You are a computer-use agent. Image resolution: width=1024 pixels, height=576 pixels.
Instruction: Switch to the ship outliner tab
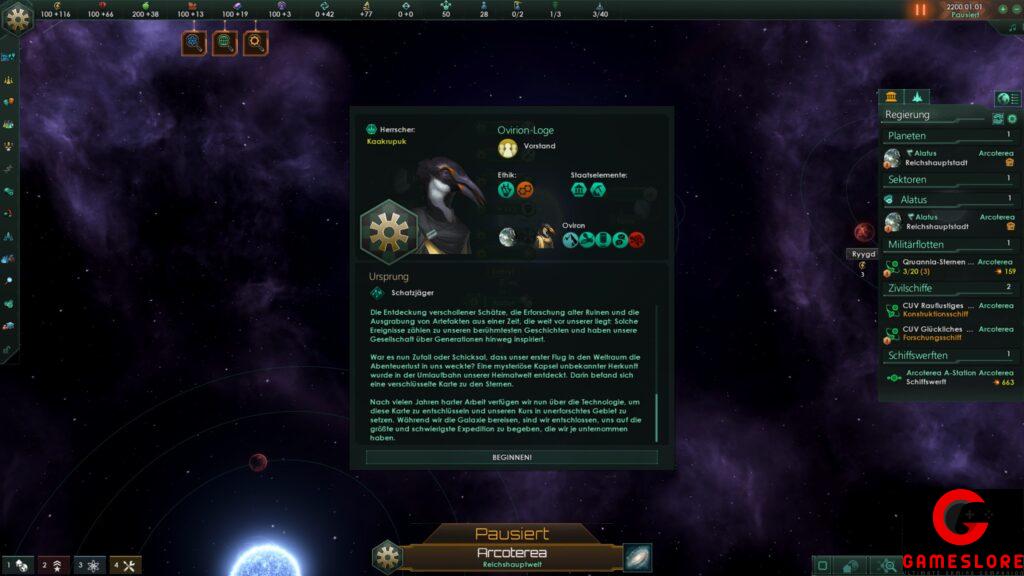pyautogui.click(x=916, y=97)
